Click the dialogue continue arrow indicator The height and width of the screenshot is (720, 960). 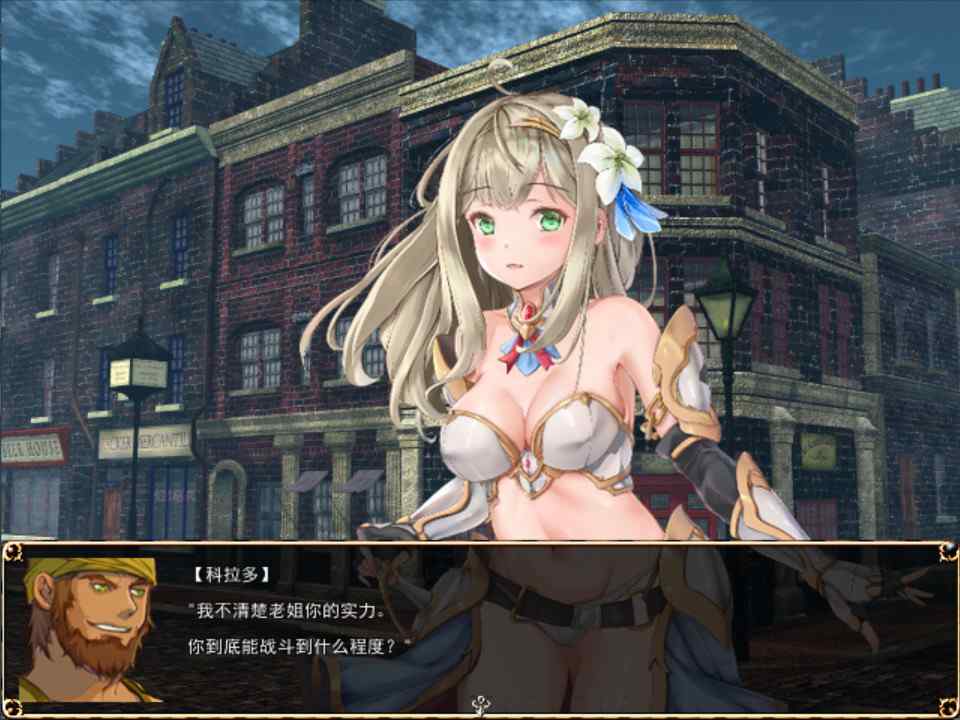point(481,703)
